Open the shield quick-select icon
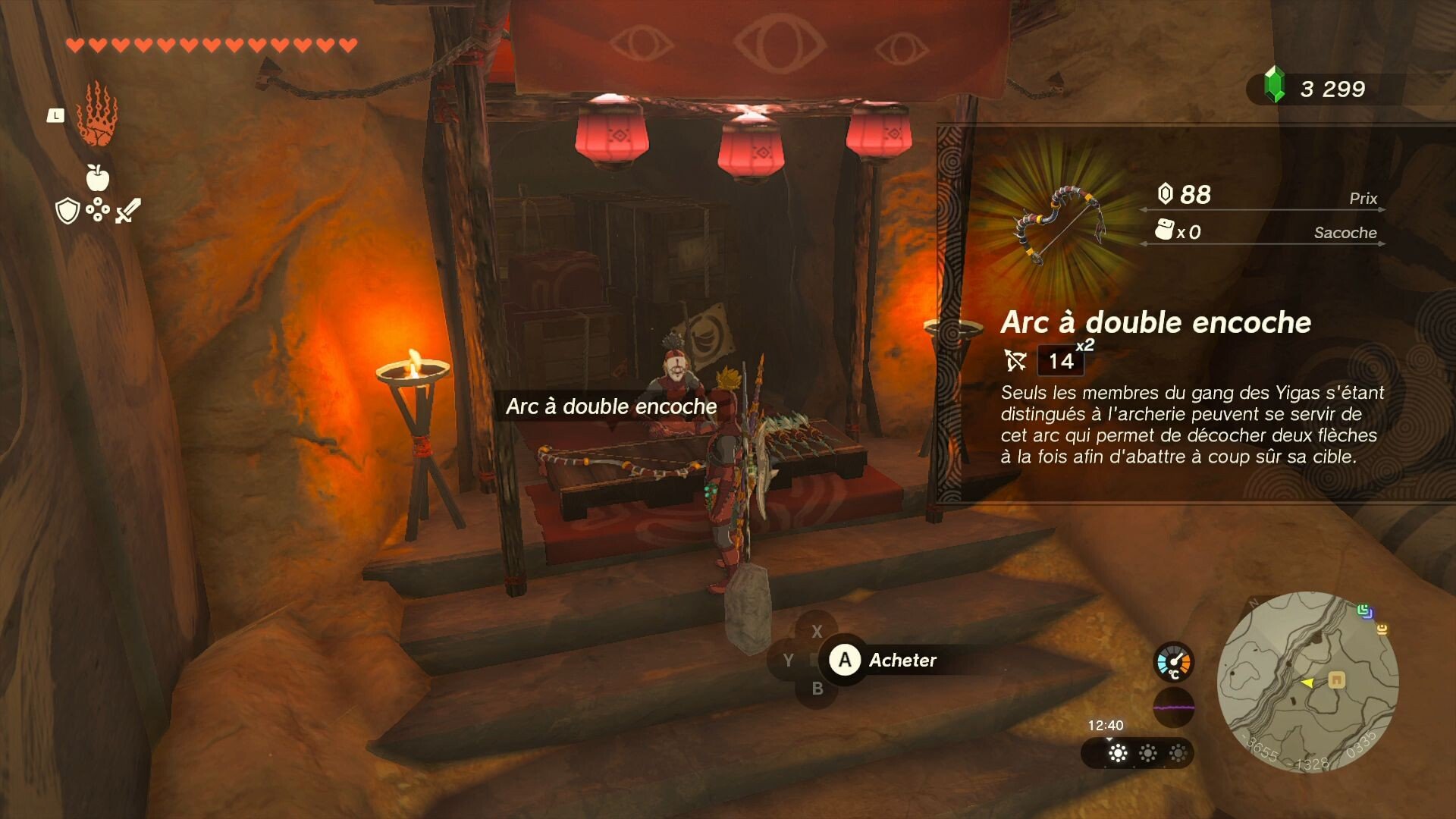The width and height of the screenshot is (1456, 819). pyautogui.click(x=68, y=211)
